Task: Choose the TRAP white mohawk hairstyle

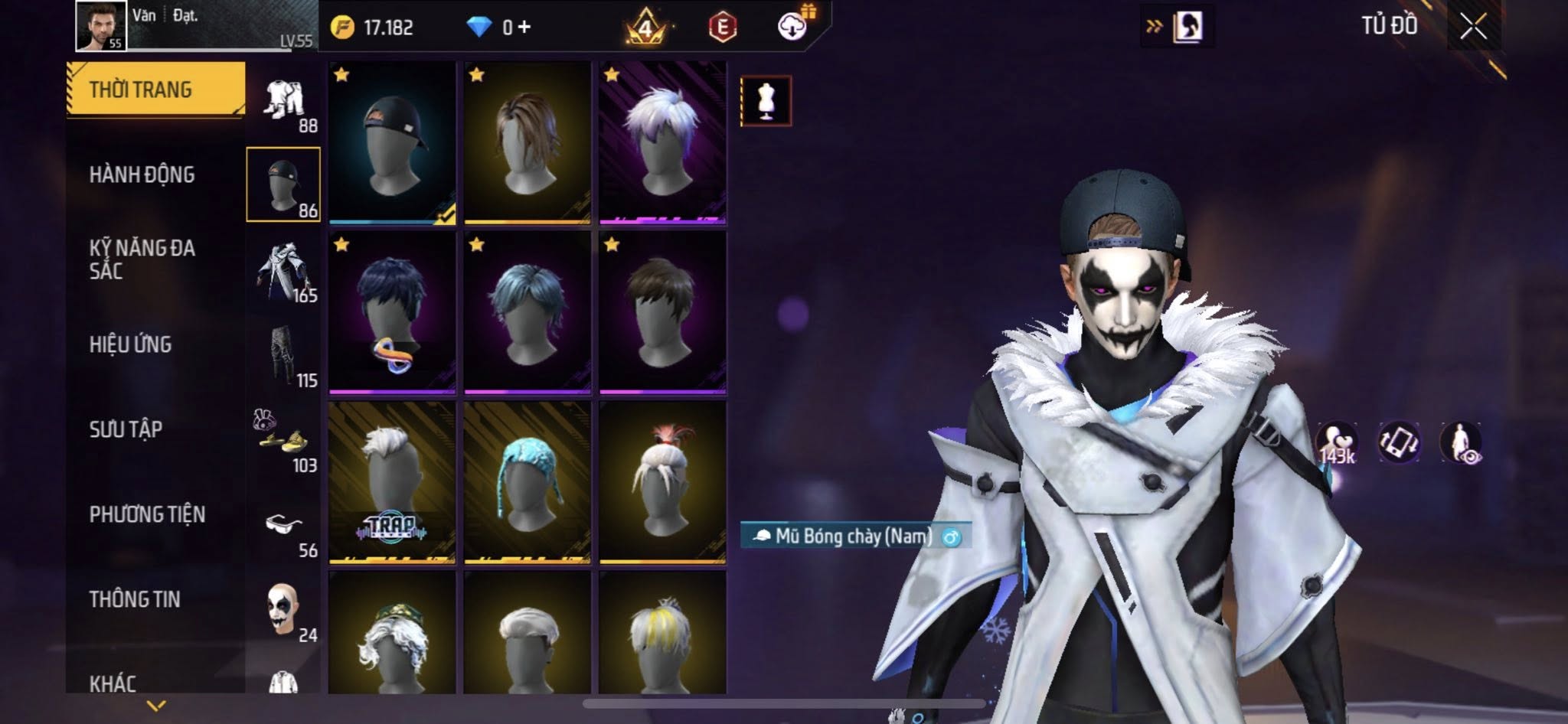Action: click(x=392, y=482)
